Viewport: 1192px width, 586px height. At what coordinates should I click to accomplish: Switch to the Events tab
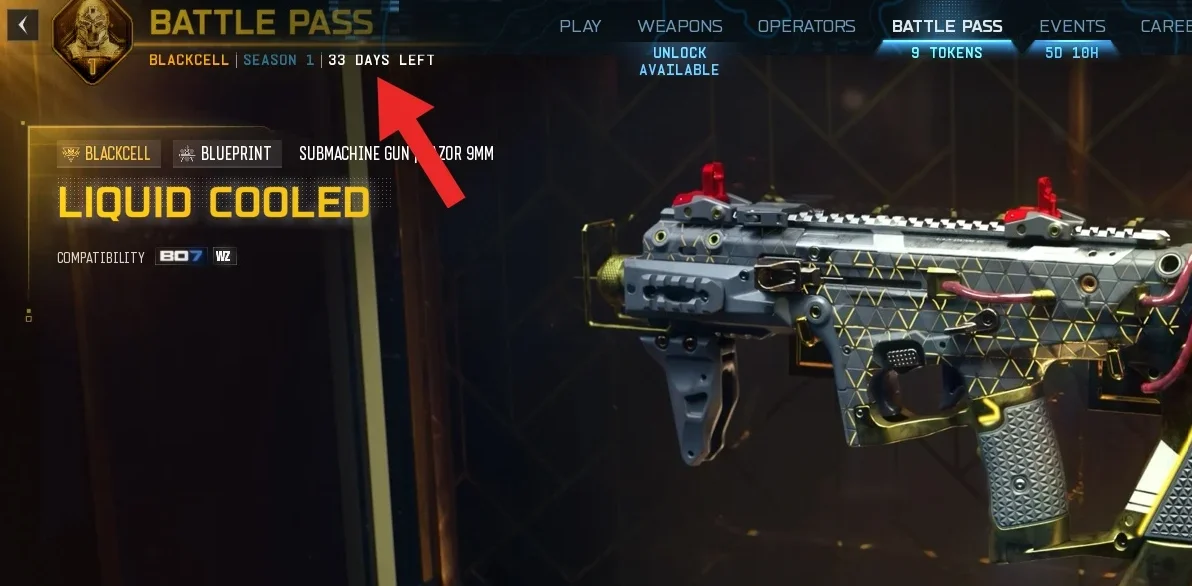pyautogui.click(x=1072, y=27)
